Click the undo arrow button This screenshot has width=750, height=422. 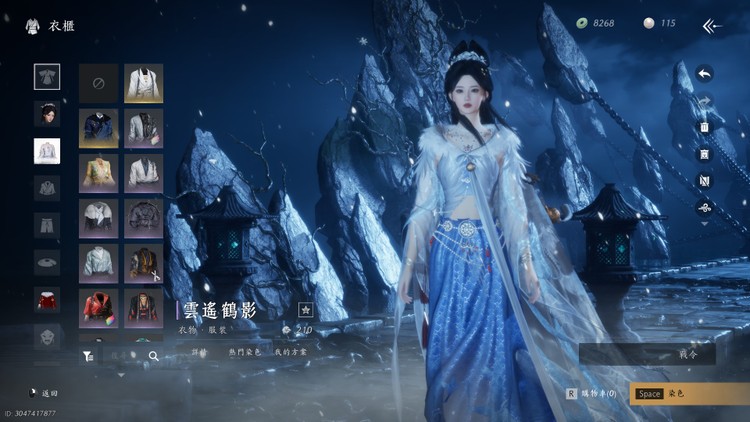tap(704, 73)
